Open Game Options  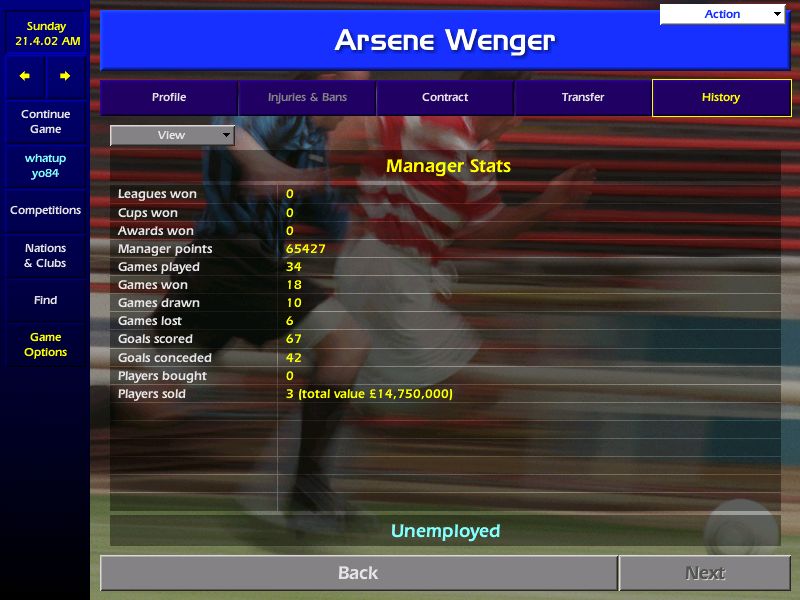click(45, 345)
